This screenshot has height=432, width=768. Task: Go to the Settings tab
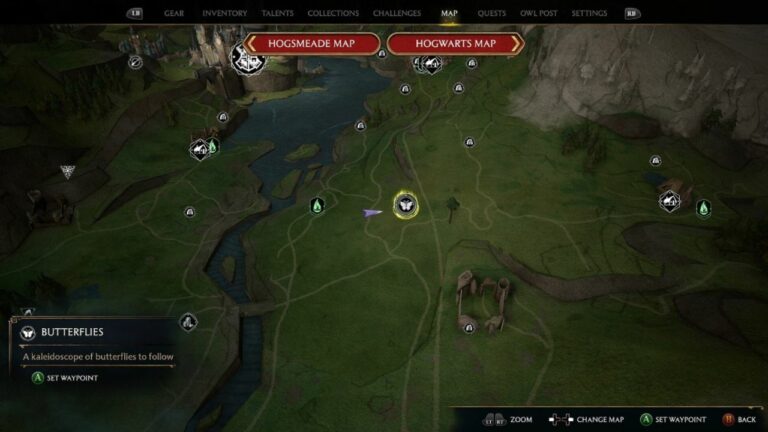tap(589, 14)
